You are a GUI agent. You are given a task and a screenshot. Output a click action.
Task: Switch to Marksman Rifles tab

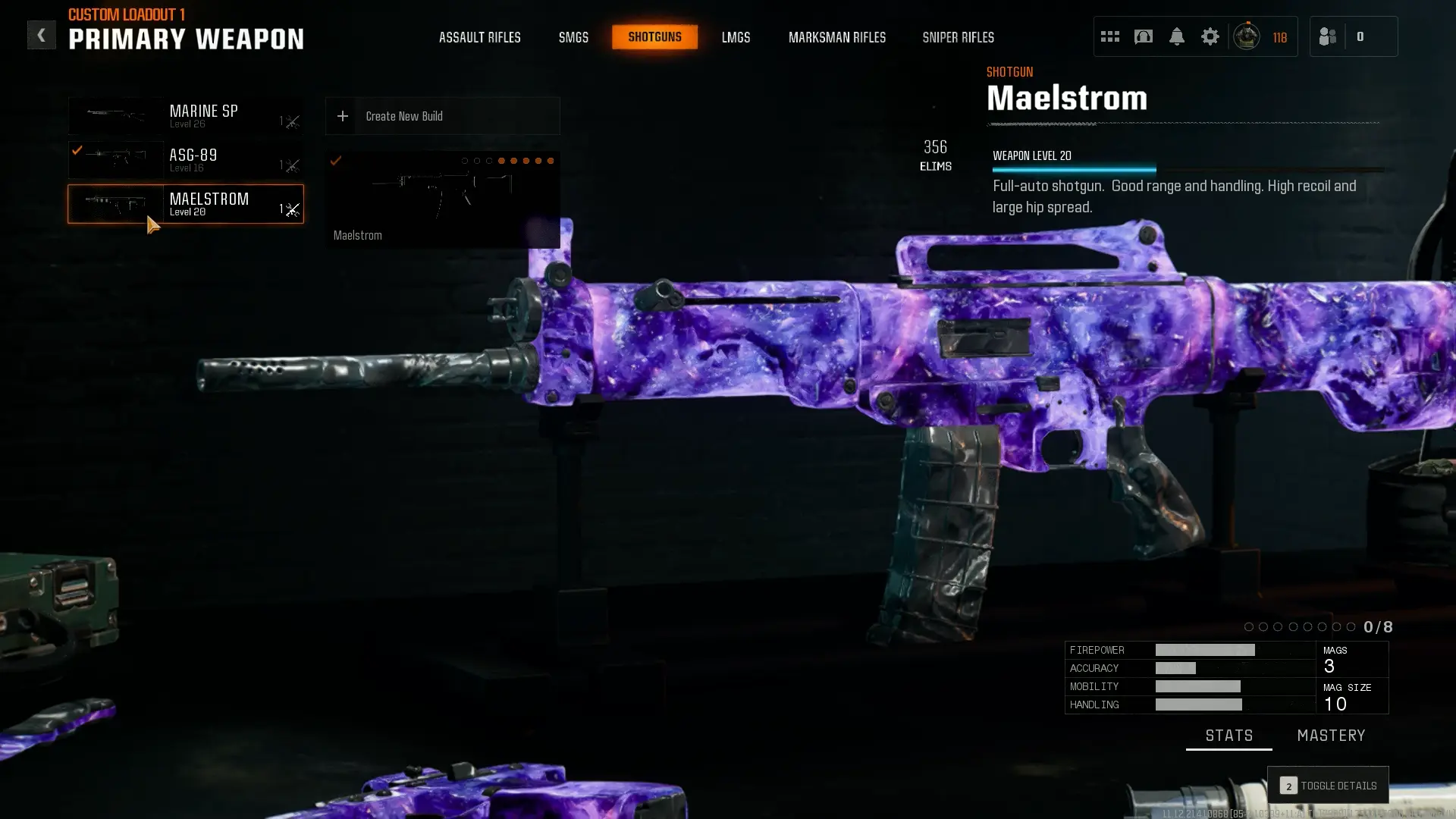[x=836, y=37]
